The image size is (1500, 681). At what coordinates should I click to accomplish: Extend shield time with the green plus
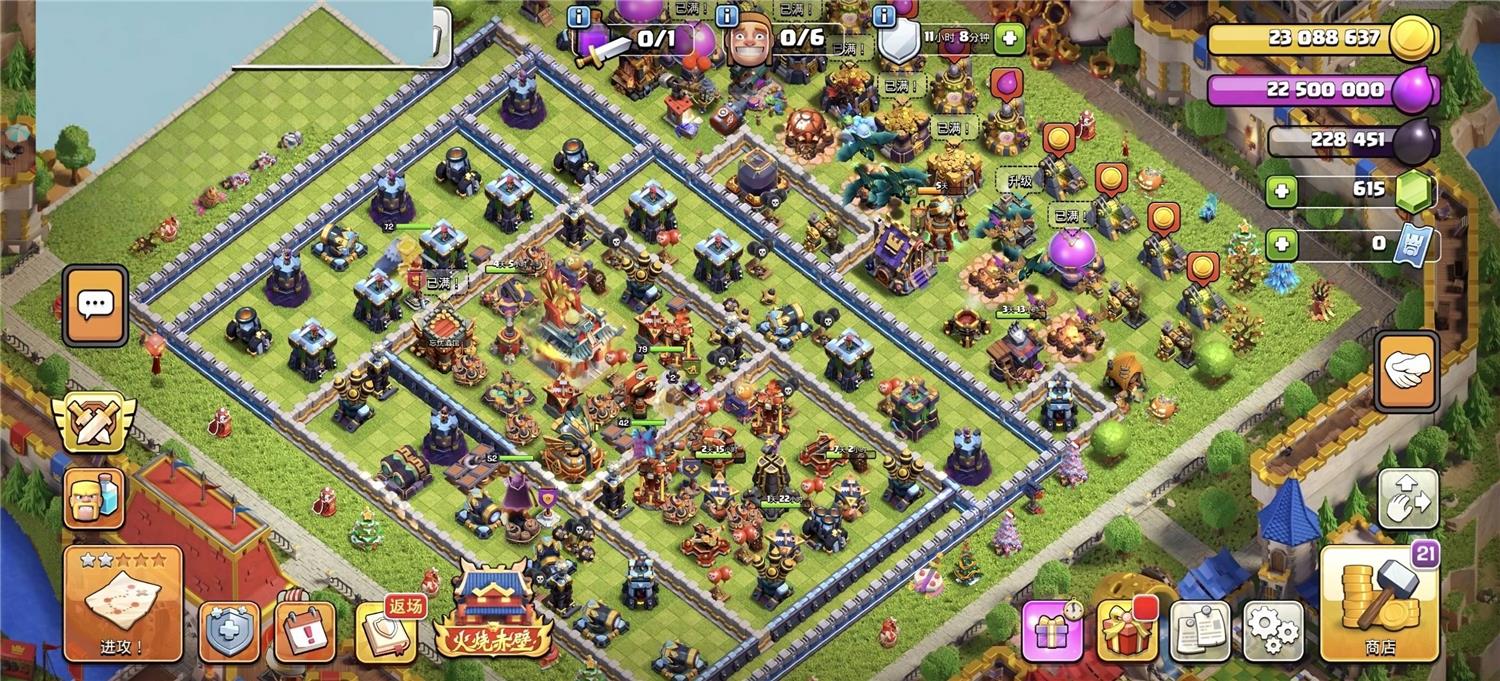point(1009,38)
